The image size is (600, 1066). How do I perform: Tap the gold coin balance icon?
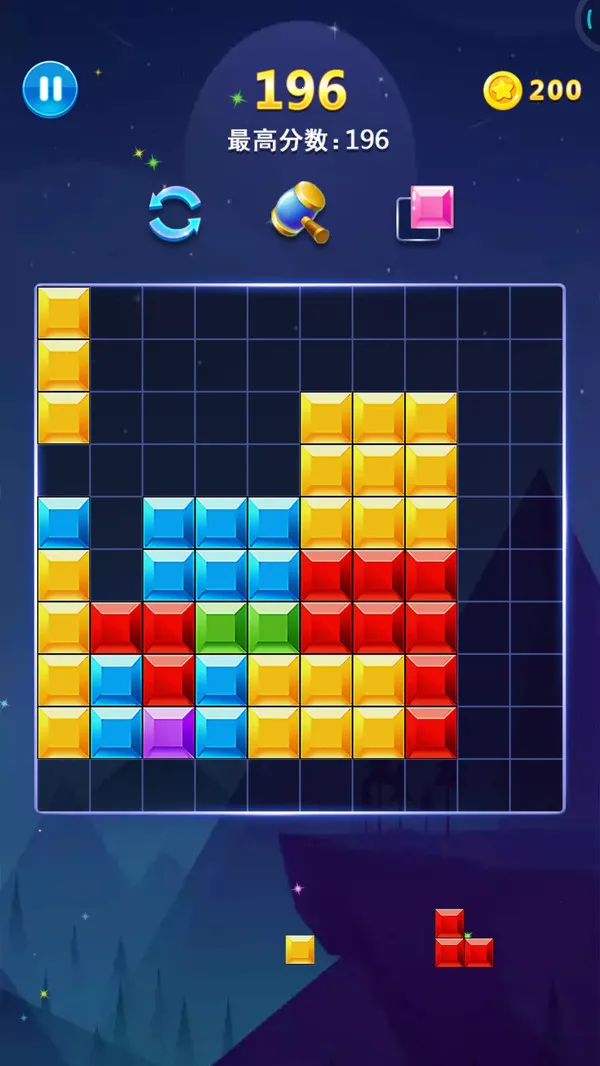click(502, 91)
